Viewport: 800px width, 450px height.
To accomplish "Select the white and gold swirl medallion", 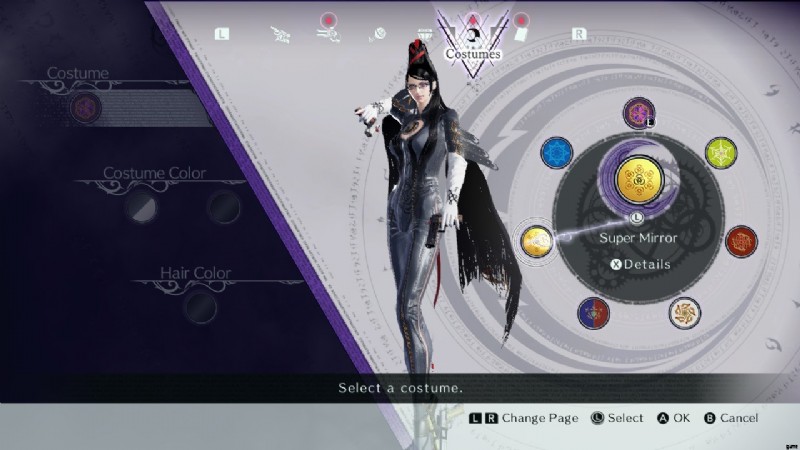I will point(685,313).
